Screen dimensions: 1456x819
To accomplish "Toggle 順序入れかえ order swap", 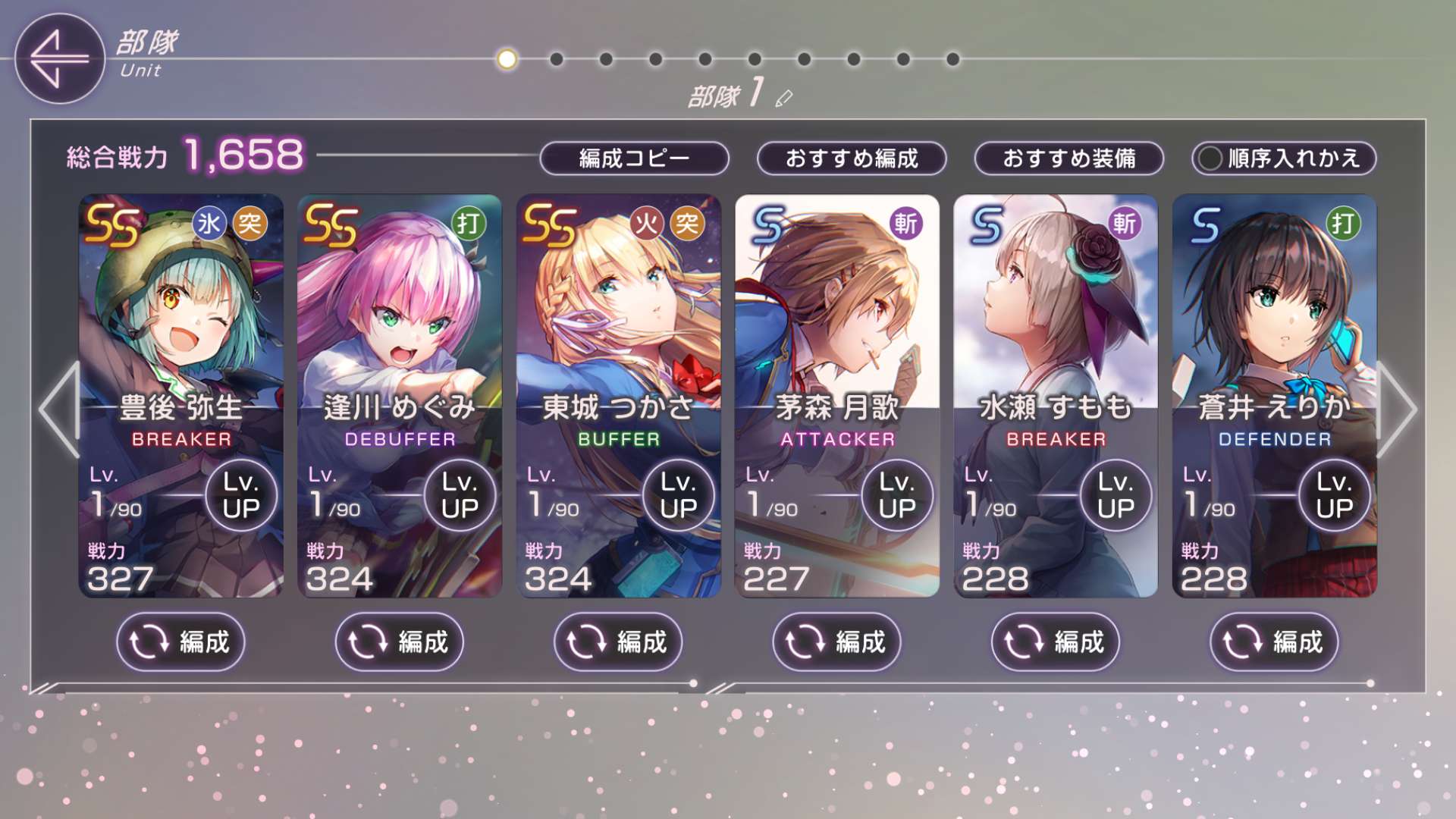I will click(1284, 158).
